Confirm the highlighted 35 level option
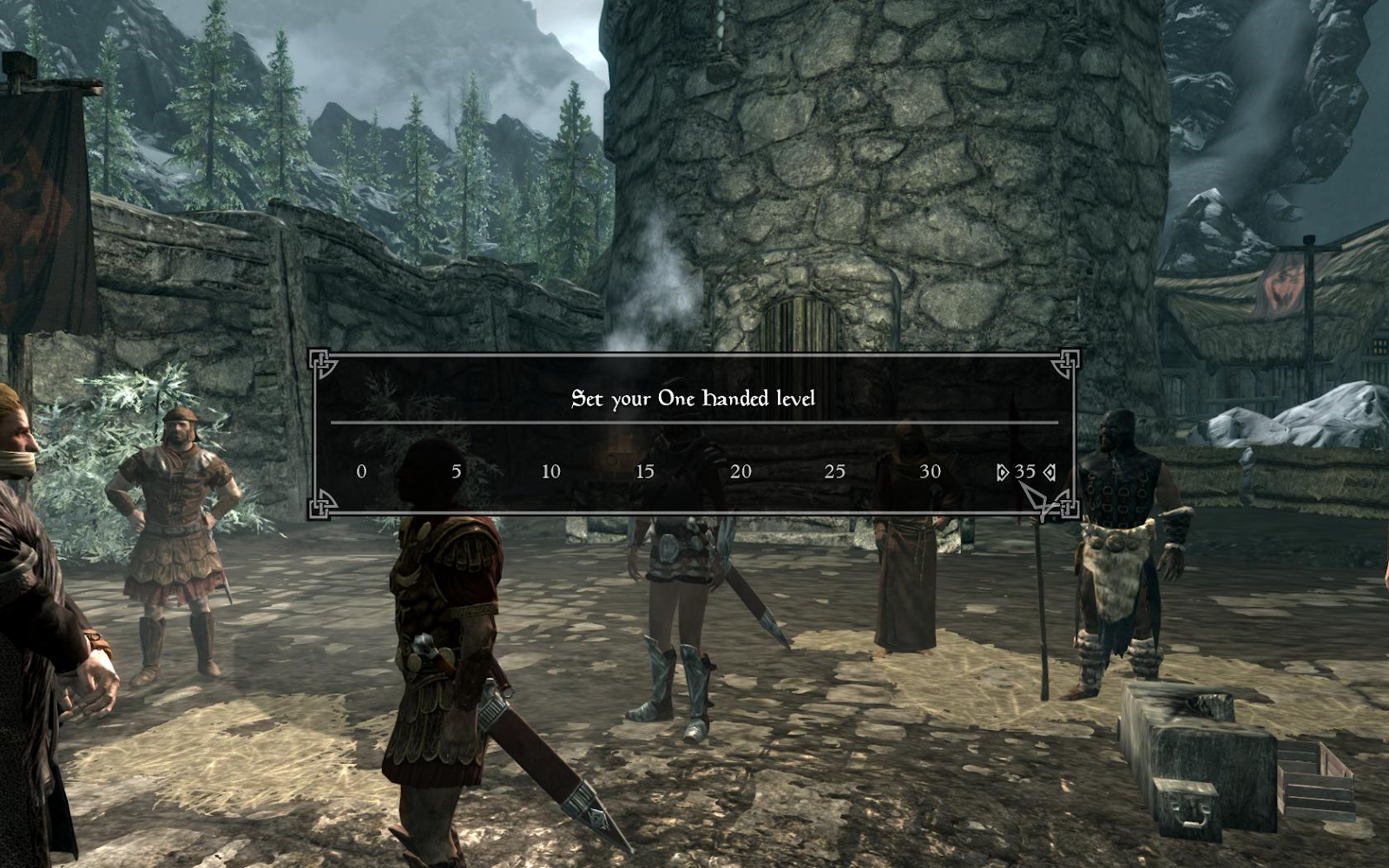Image resolution: width=1389 pixels, height=868 pixels. [x=1024, y=471]
